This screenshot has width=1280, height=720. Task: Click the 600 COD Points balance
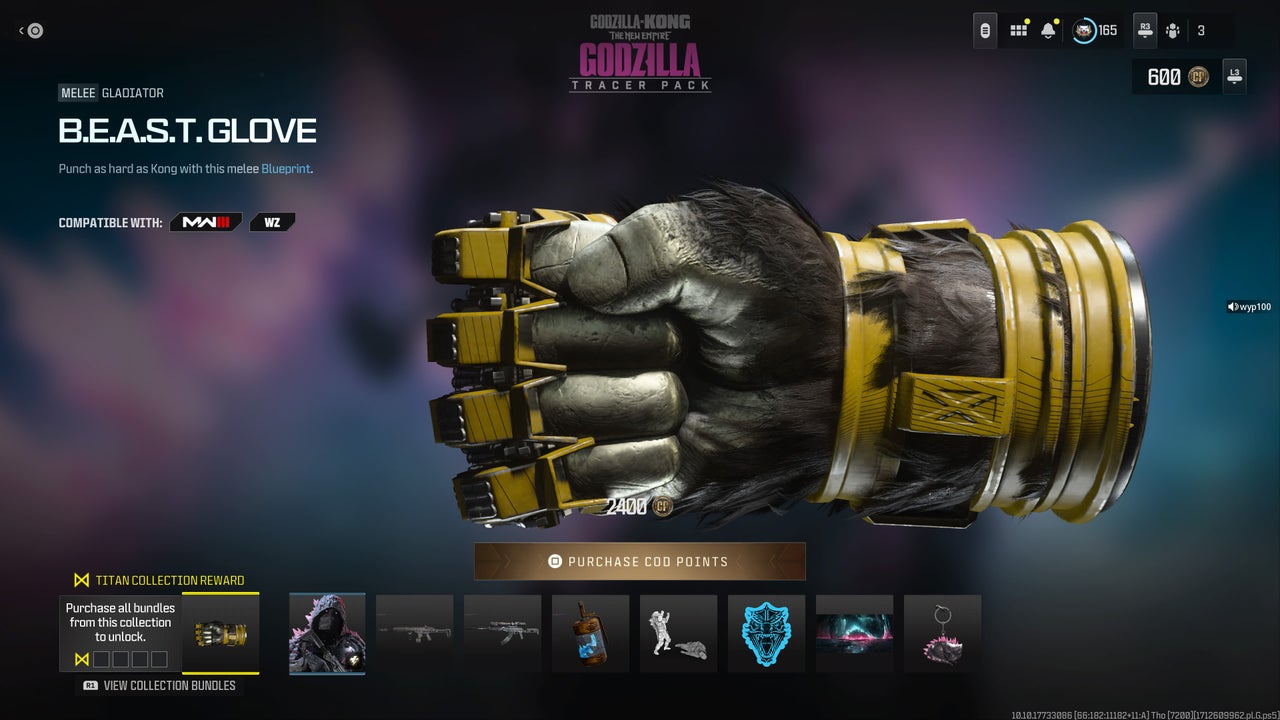click(x=1175, y=77)
